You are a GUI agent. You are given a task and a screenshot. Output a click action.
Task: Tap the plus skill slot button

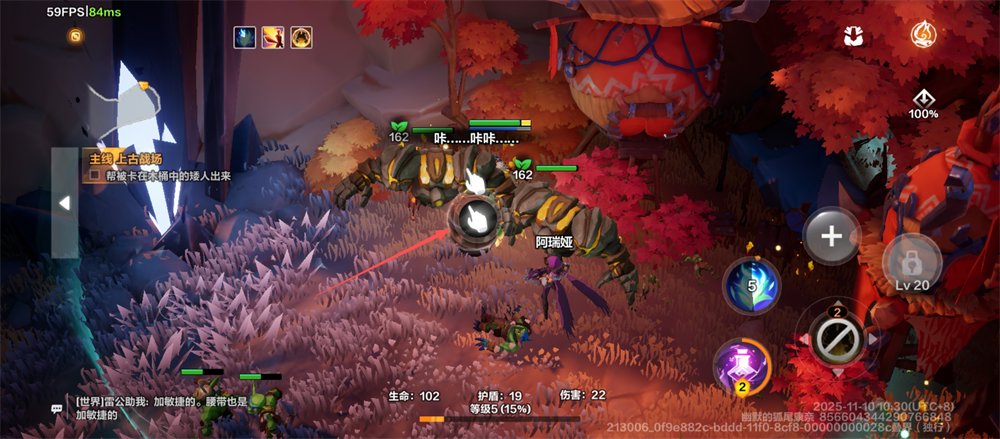[x=831, y=237]
